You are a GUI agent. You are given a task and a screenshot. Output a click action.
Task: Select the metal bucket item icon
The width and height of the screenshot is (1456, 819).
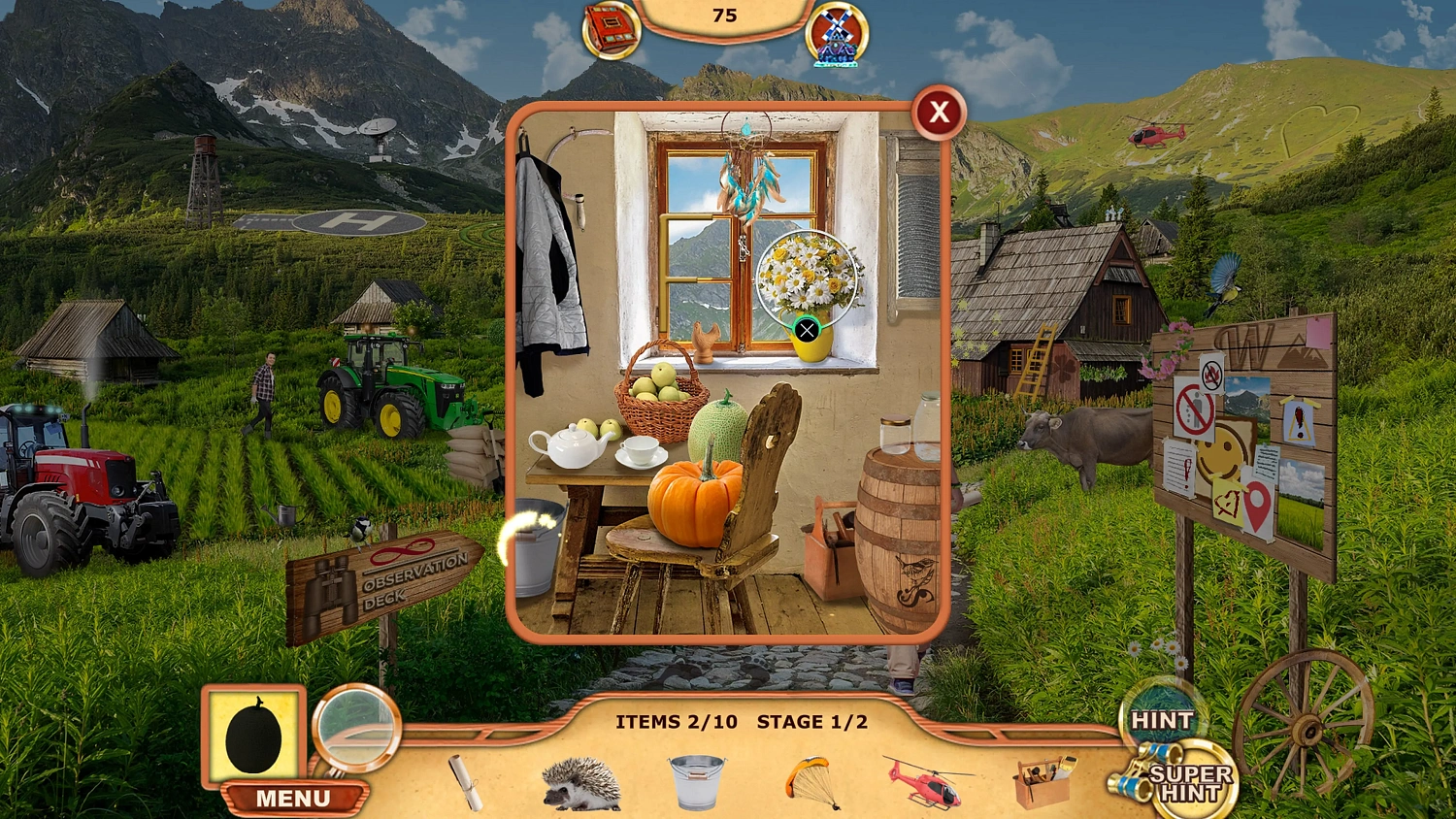(697, 781)
